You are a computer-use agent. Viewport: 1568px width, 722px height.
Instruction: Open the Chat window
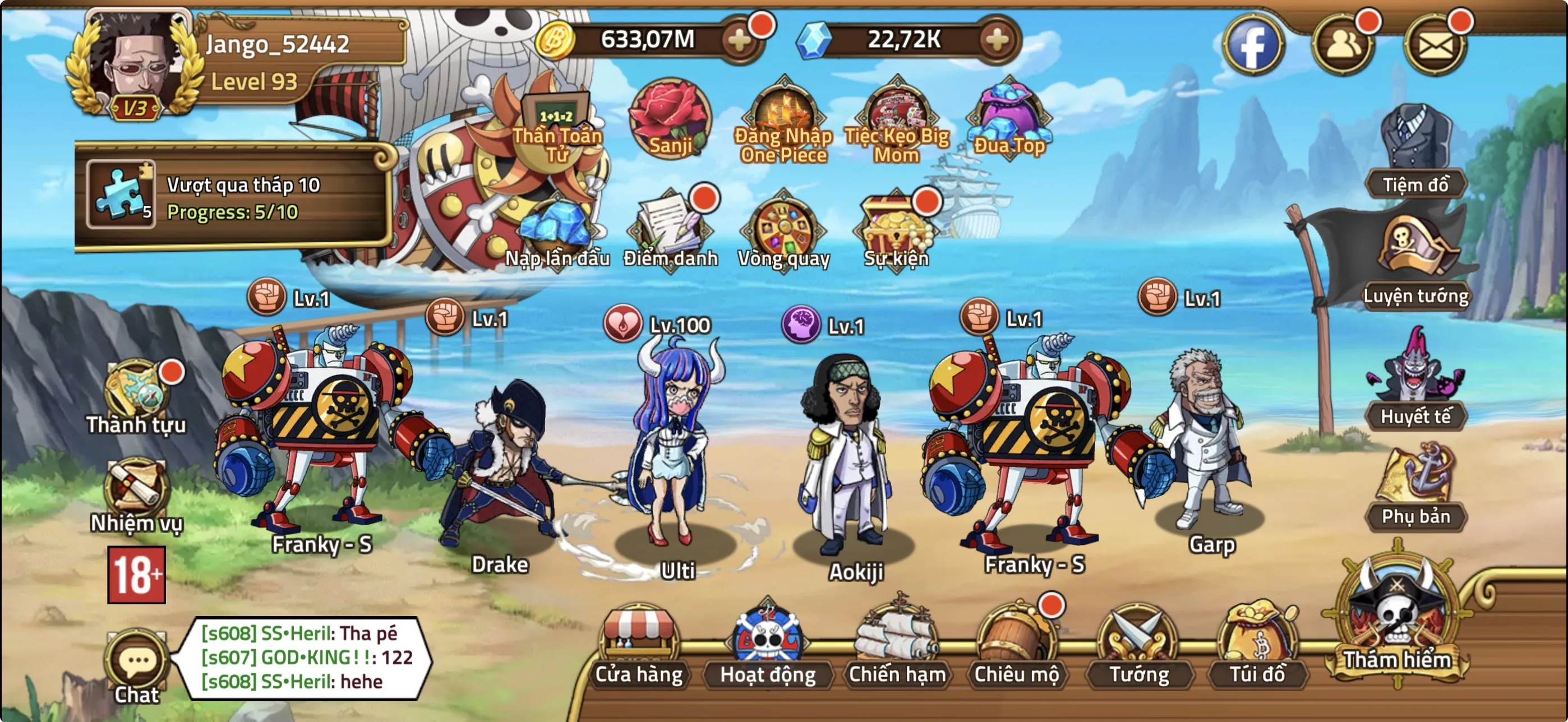coord(137,659)
